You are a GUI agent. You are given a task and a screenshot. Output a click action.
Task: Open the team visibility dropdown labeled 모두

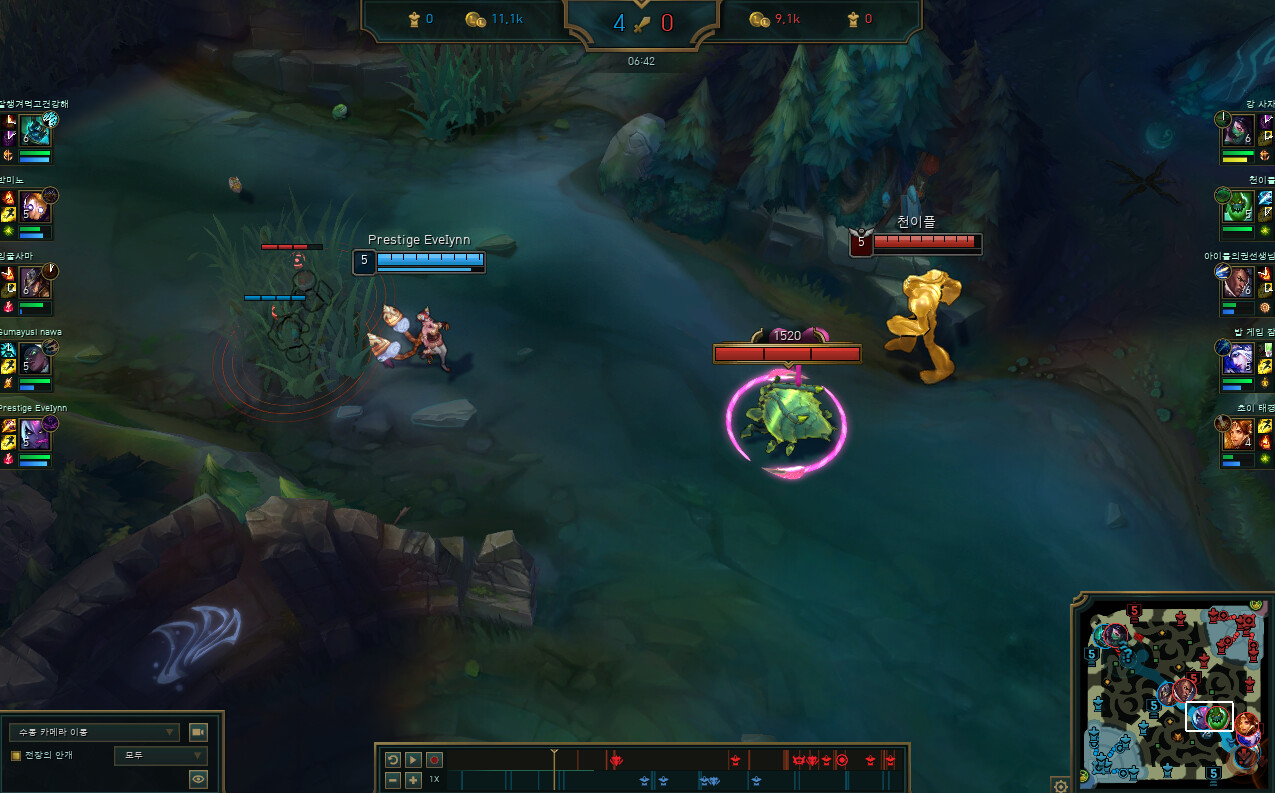(160, 756)
